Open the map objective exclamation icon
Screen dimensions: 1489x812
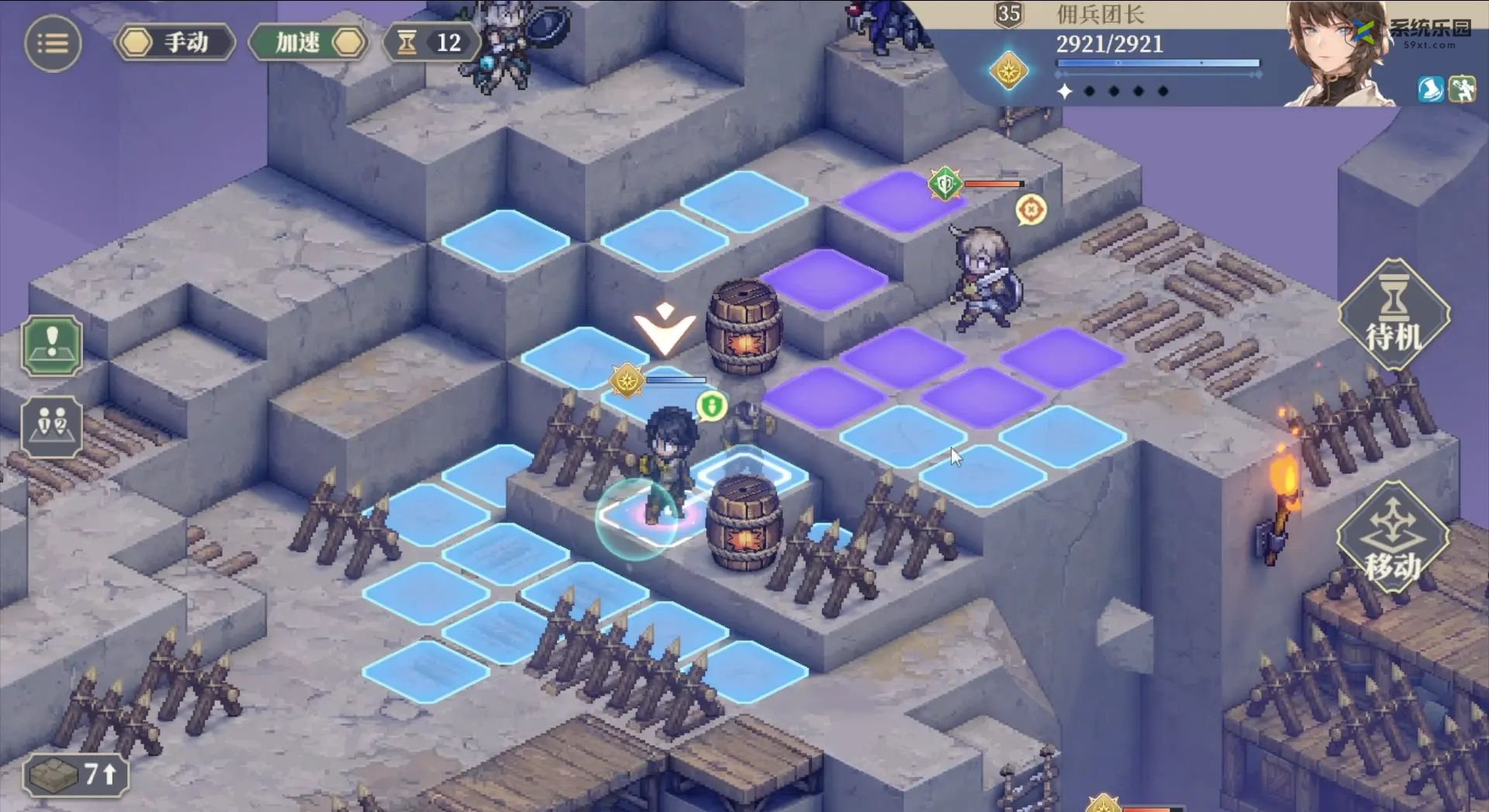tap(52, 346)
